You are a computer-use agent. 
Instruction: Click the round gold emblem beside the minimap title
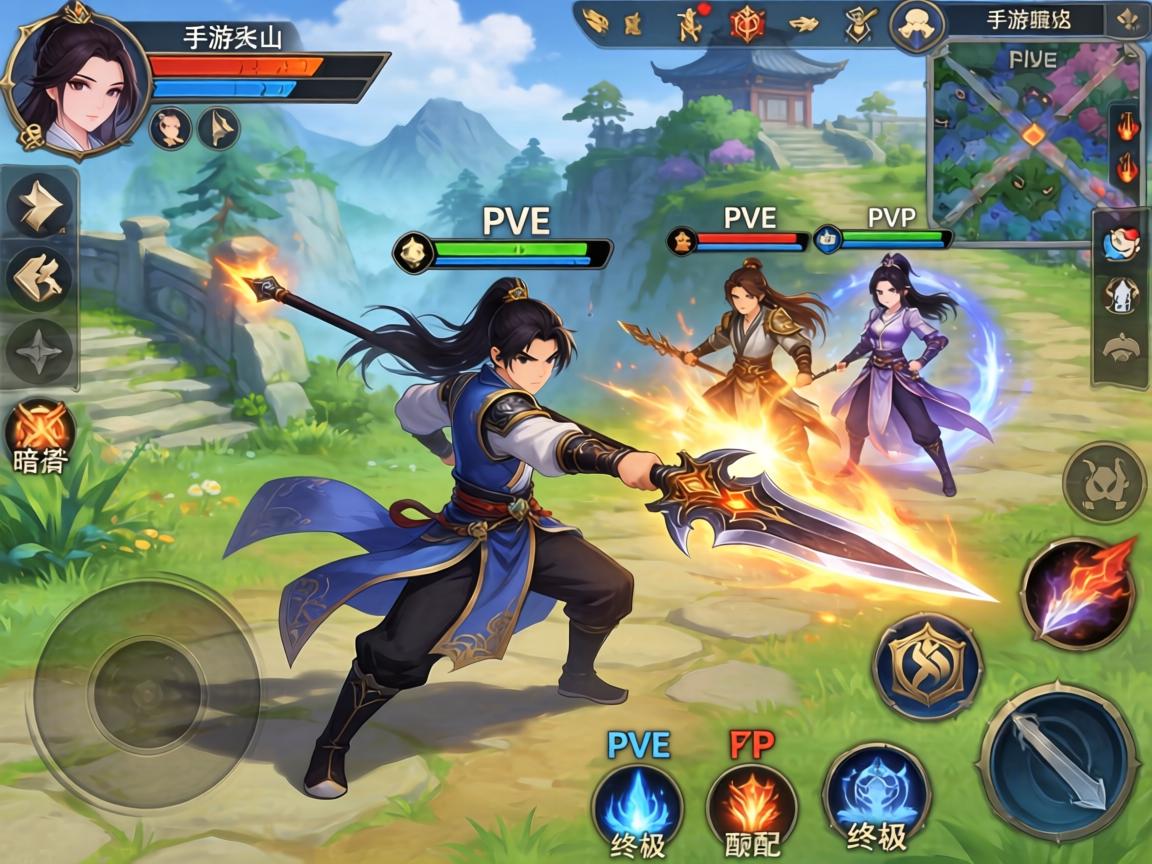click(x=916, y=26)
